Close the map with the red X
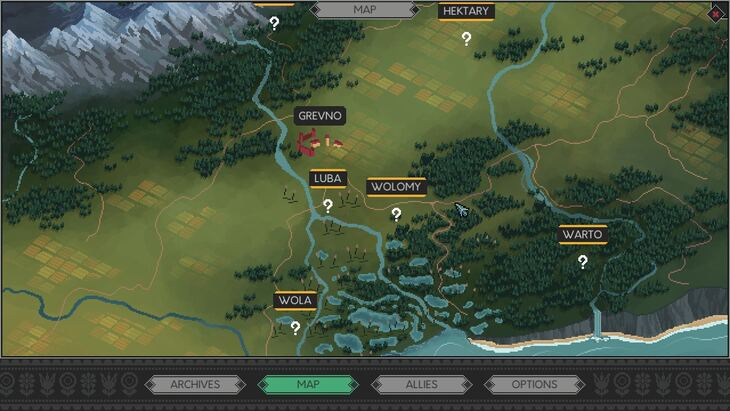Viewport: 730px width, 411px height. 718,13
